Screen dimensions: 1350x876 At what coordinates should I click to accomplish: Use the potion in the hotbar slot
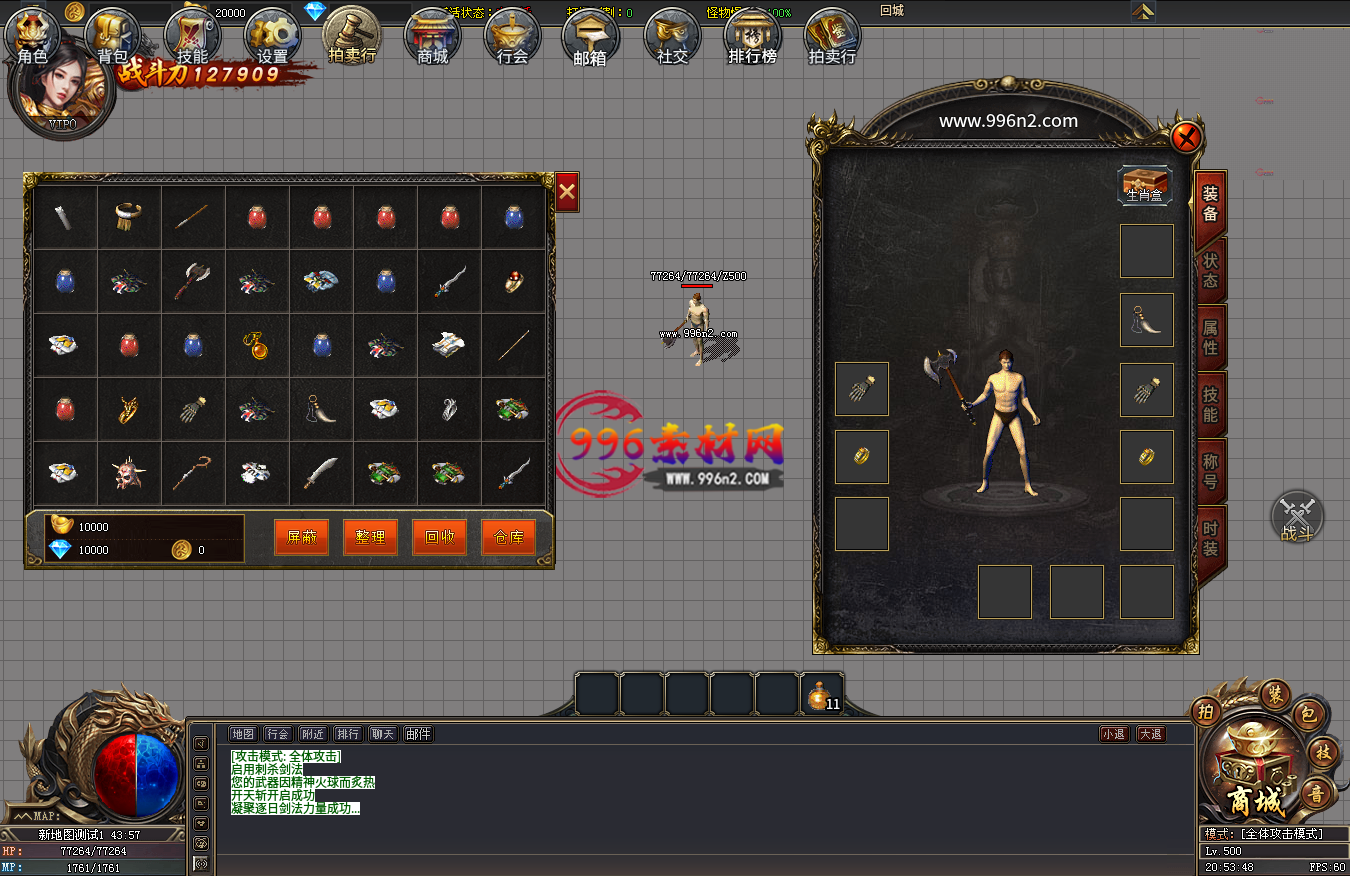coord(822,695)
